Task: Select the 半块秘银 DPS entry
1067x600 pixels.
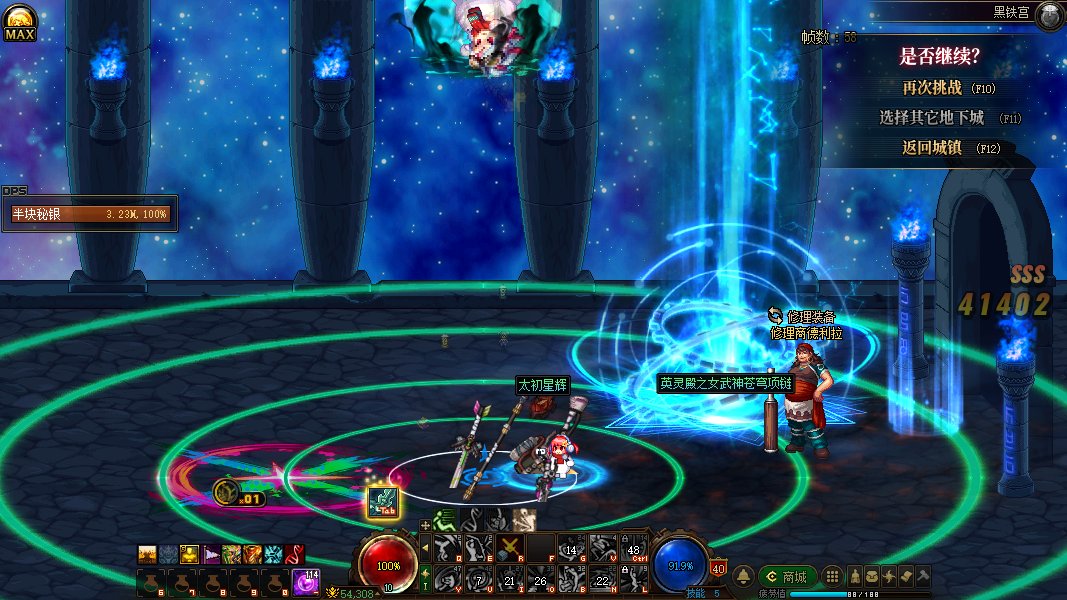Action: [90, 214]
